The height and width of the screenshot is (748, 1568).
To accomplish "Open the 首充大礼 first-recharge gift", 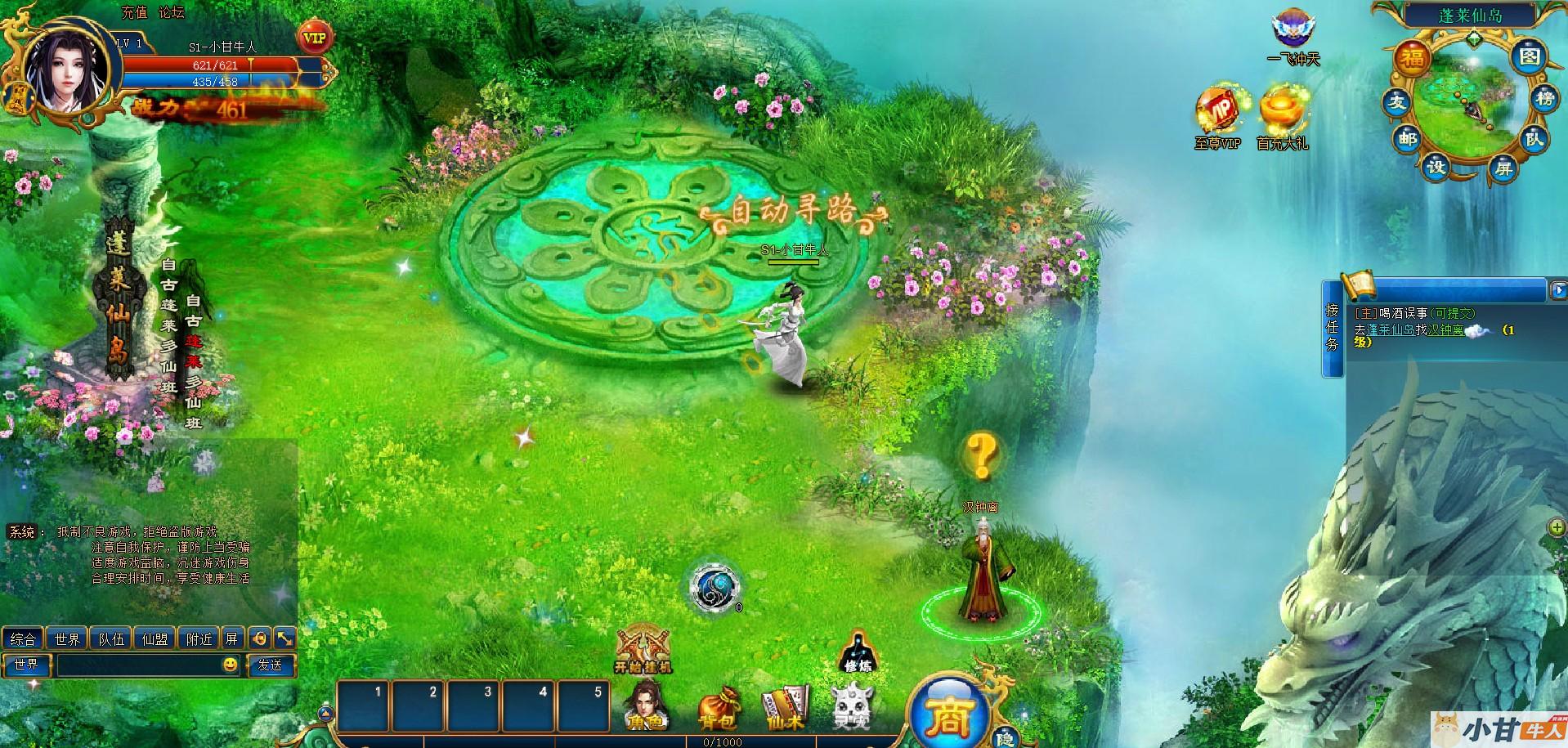I will click(1282, 119).
